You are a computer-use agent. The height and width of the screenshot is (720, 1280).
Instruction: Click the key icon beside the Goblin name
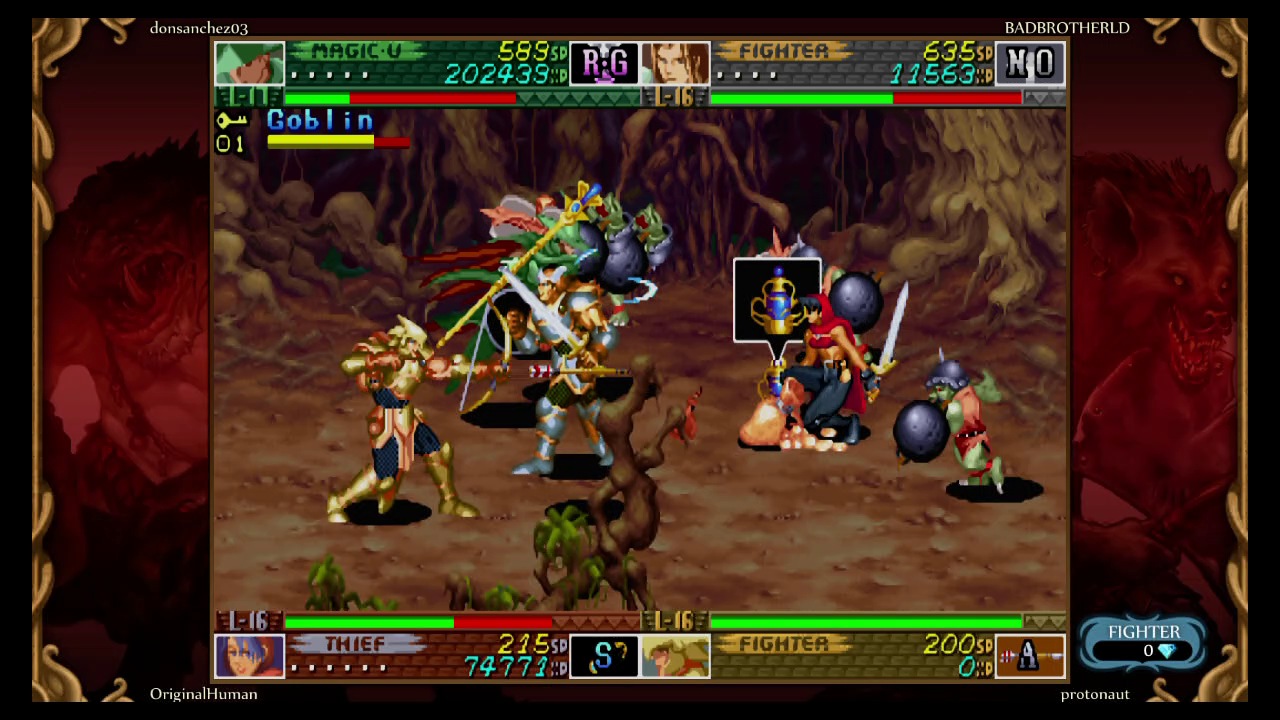[x=231, y=120]
